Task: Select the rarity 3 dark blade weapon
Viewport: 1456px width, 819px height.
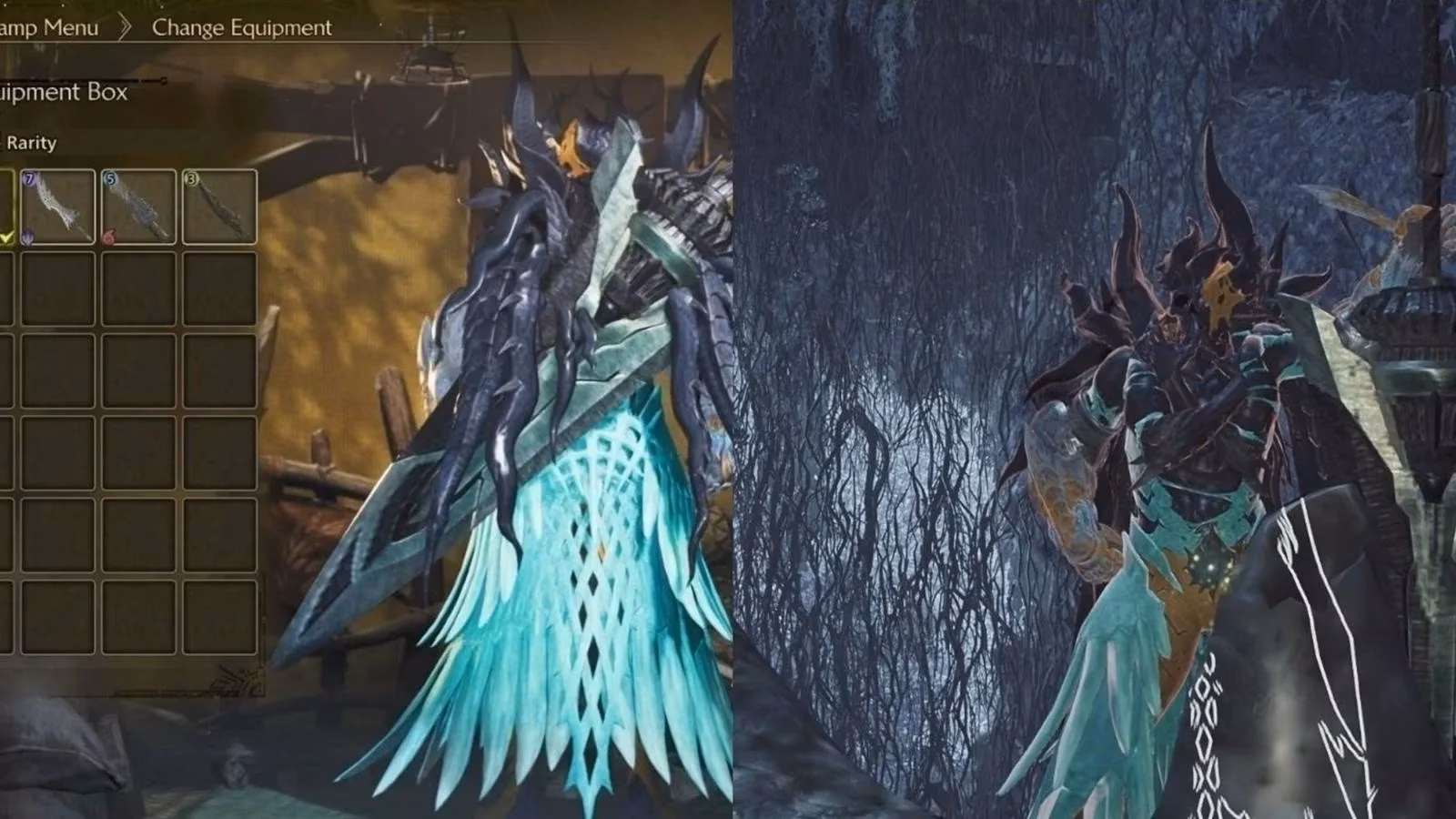Action: 218,206
